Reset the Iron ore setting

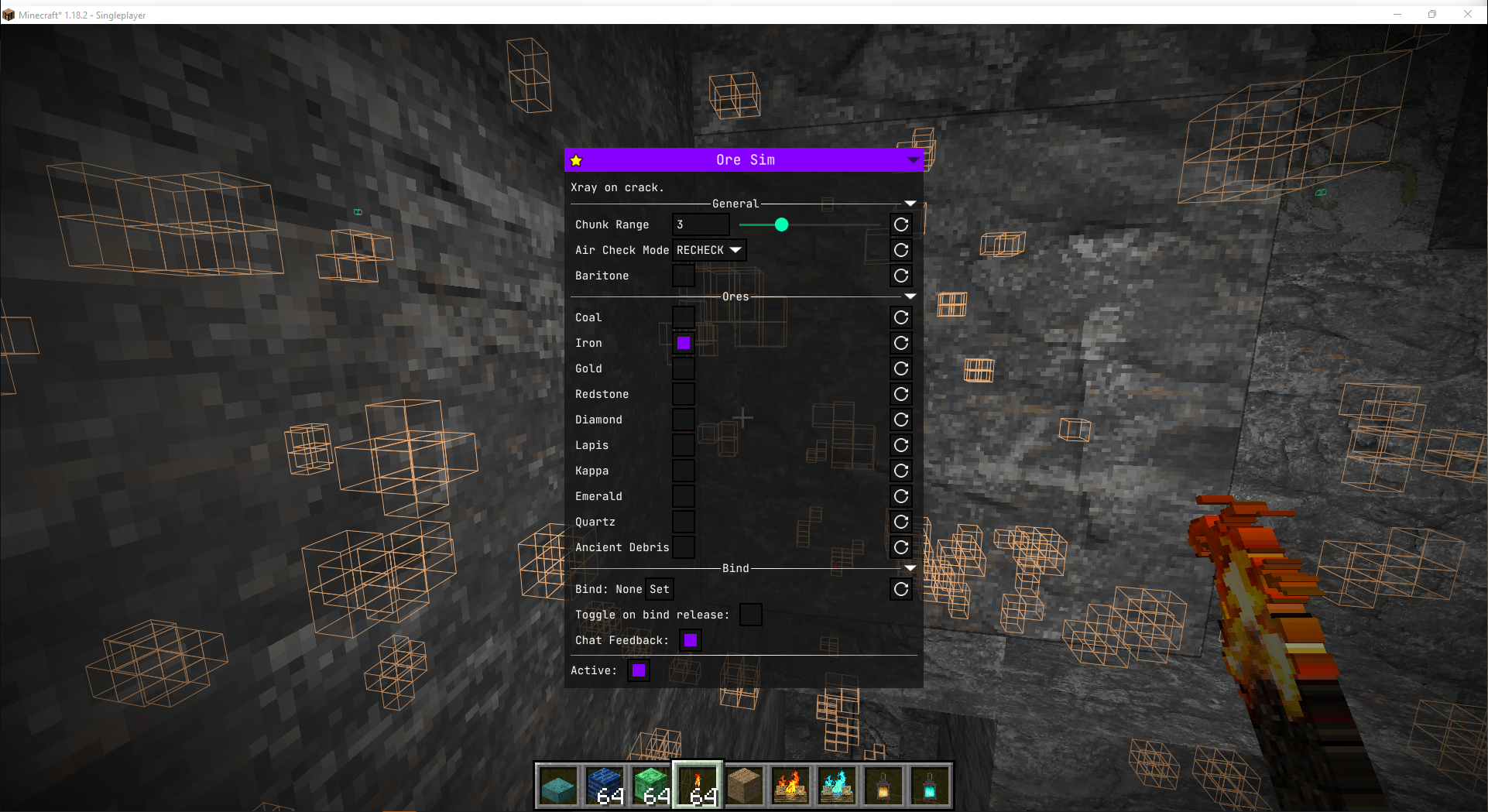900,343
